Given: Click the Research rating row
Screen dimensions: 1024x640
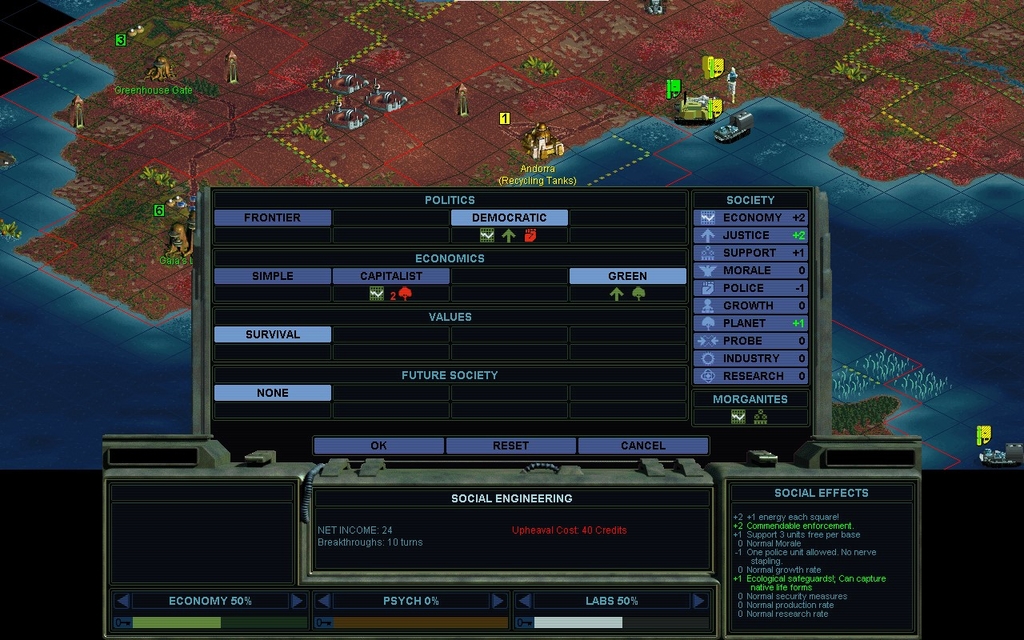Looking at the screenshot, I should pyautogui.click(x=751, y=376).
